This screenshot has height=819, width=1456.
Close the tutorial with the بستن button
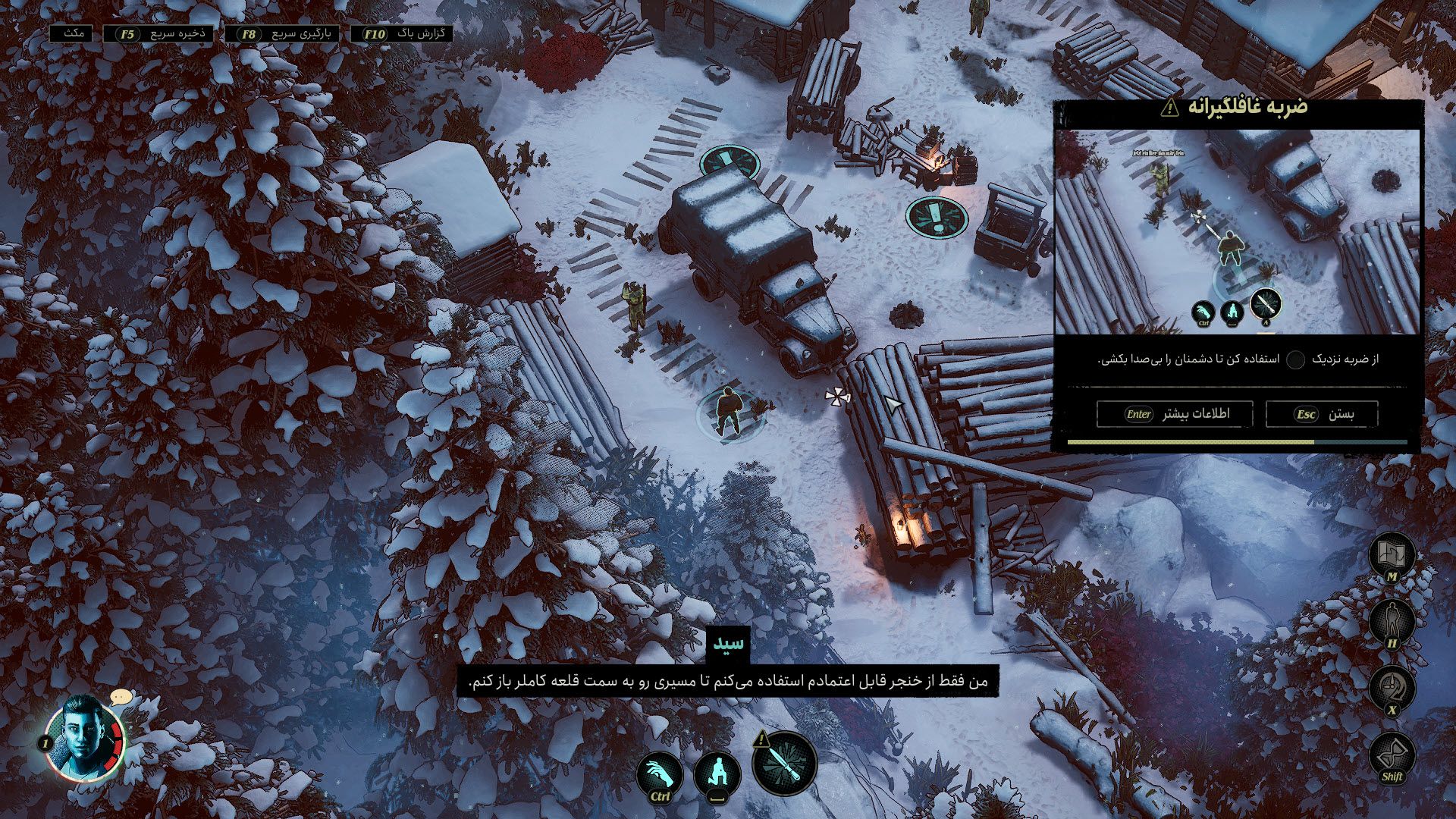click(x=1322, y=414)
